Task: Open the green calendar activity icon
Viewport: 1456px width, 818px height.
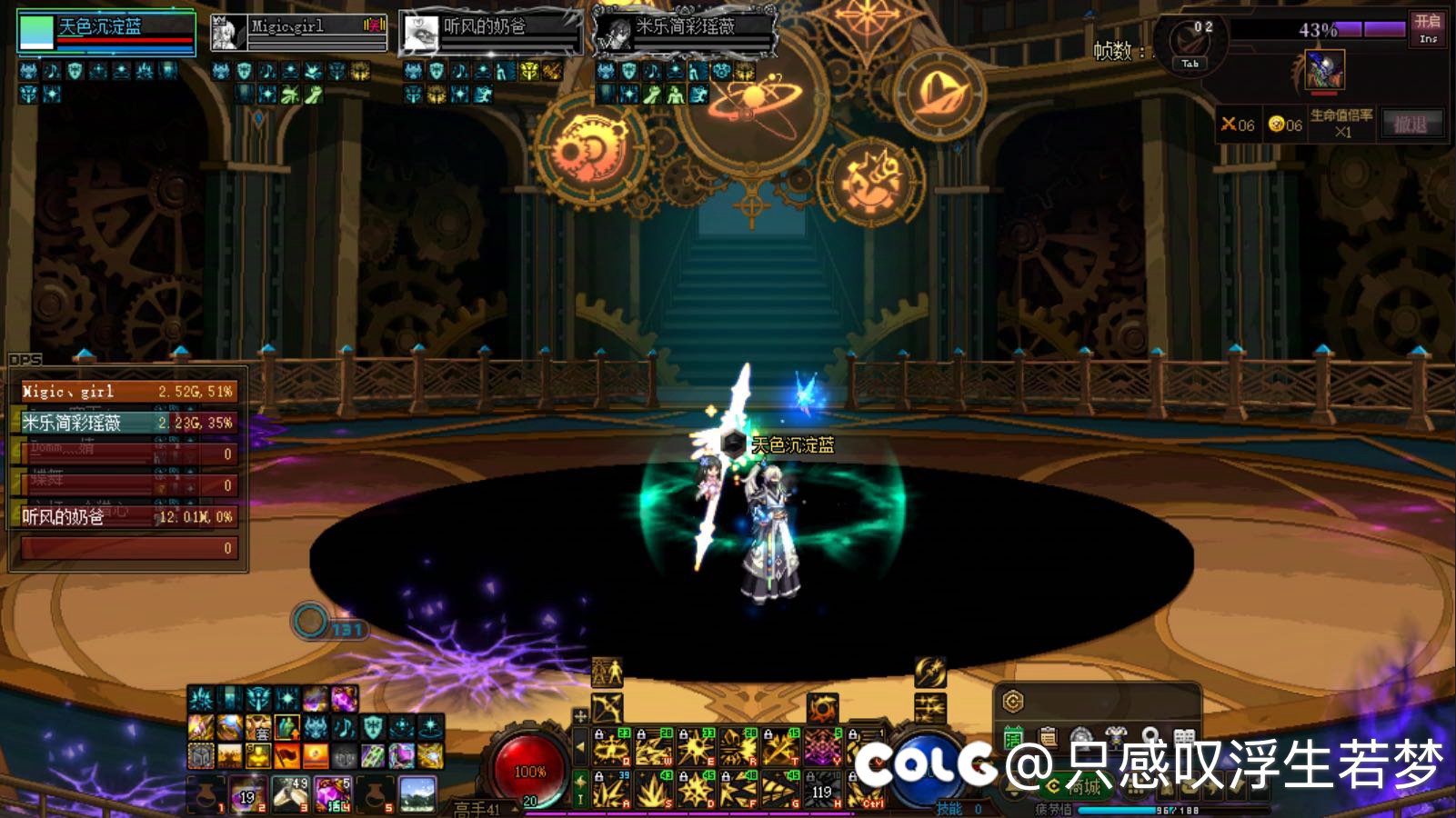Action: [x=1013, y=737]
